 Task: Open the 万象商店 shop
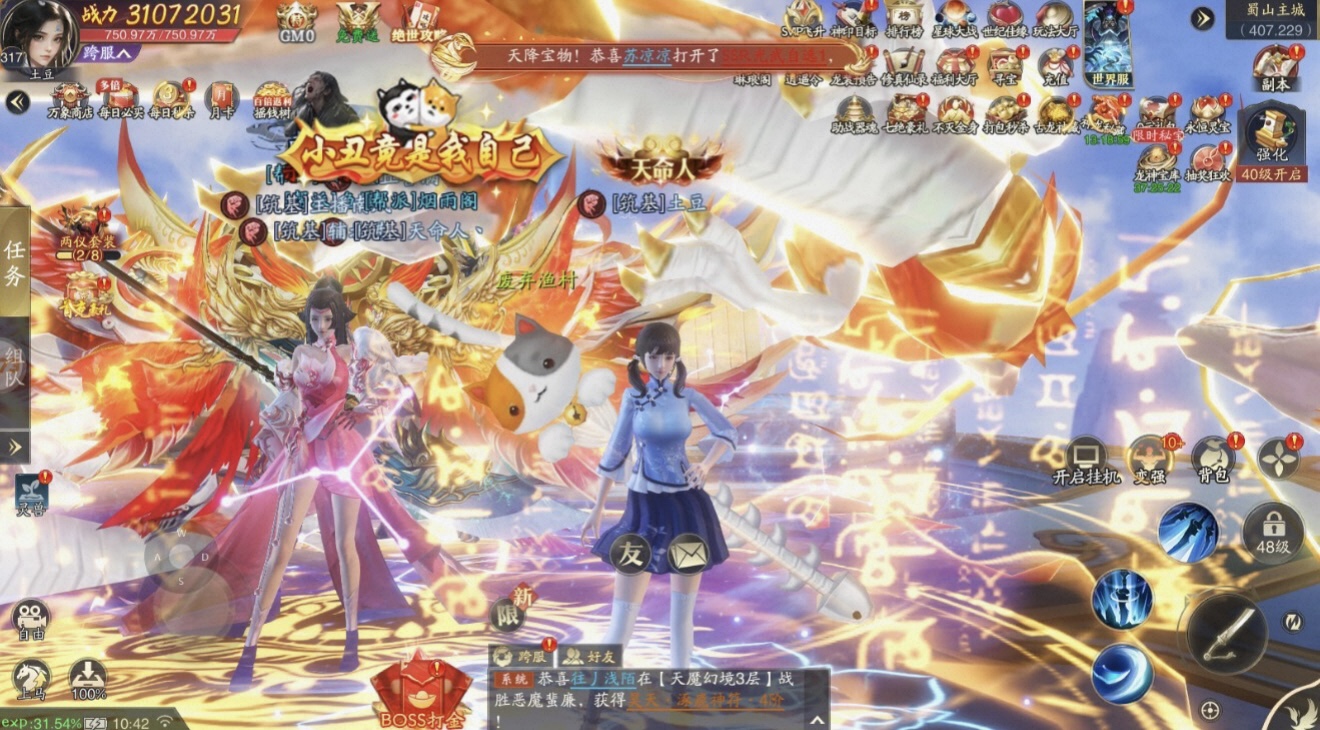[70, 95]
